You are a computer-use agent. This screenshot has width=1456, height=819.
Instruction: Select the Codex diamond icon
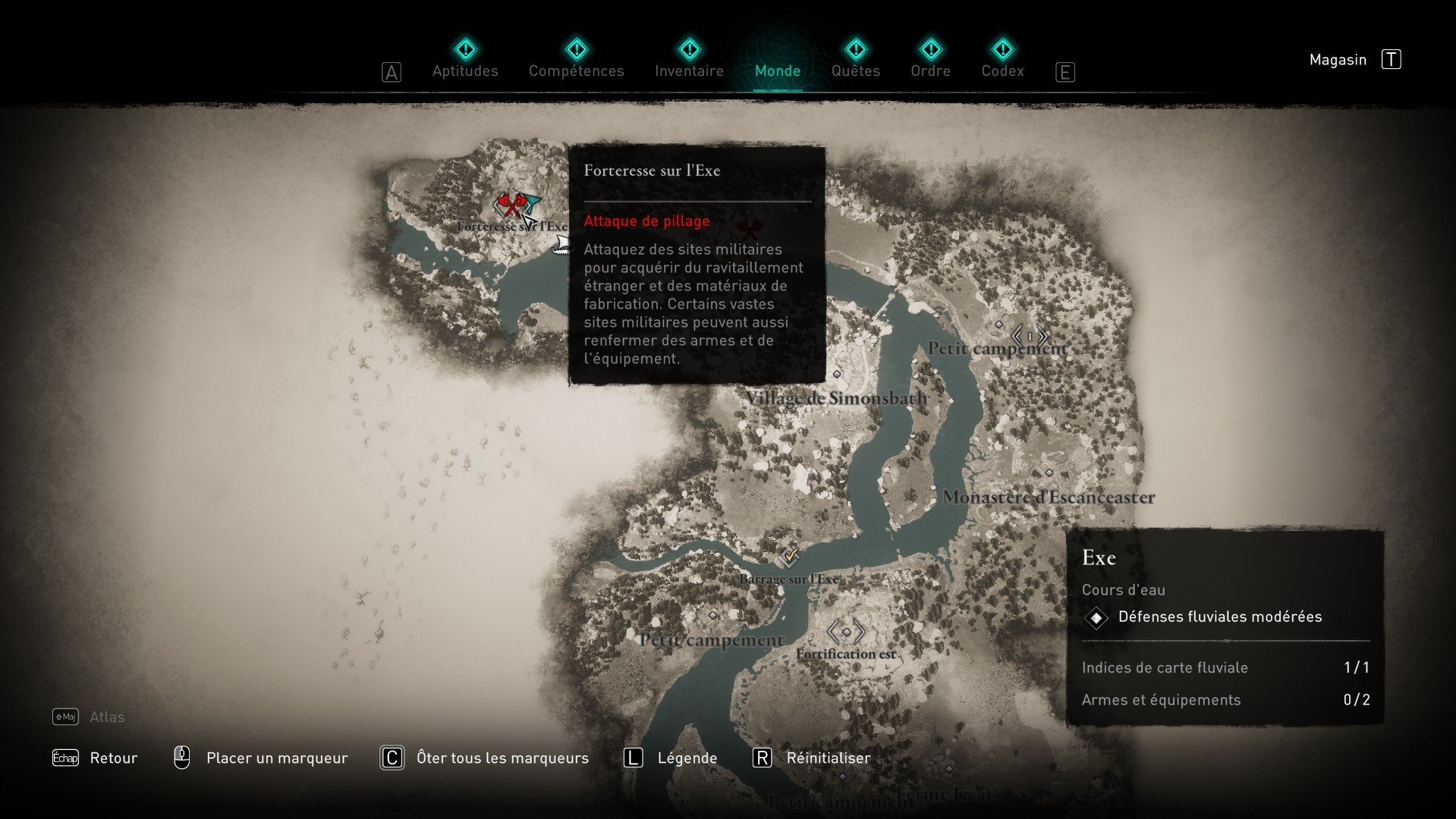1003,49
